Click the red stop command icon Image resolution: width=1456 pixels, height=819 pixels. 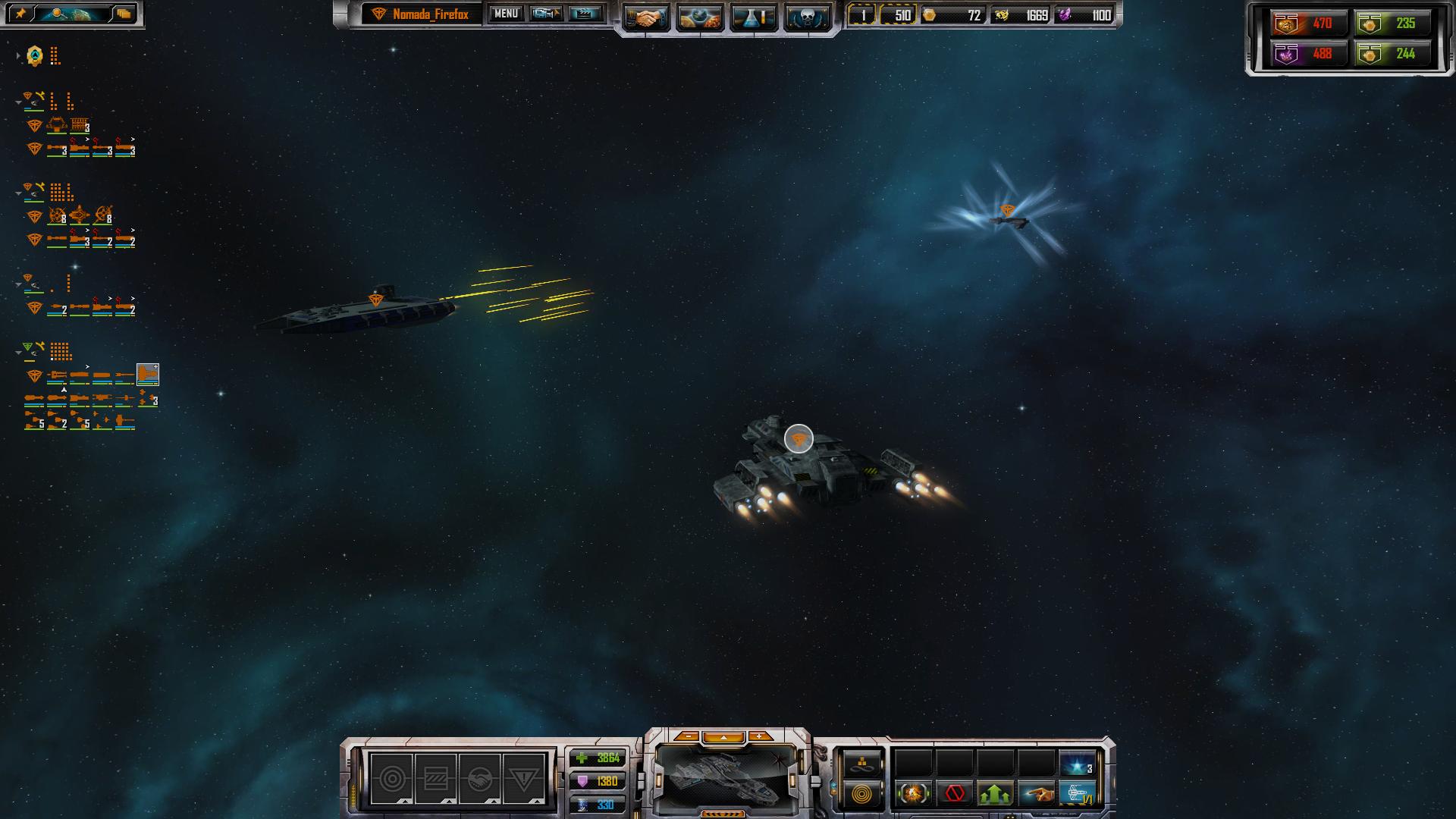point(955,794)
